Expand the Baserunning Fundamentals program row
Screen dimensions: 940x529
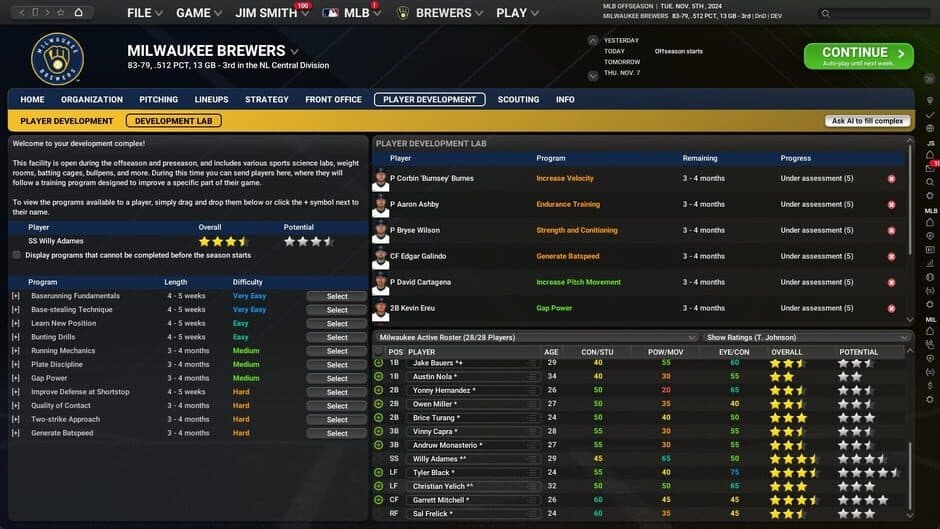point(15,296)
